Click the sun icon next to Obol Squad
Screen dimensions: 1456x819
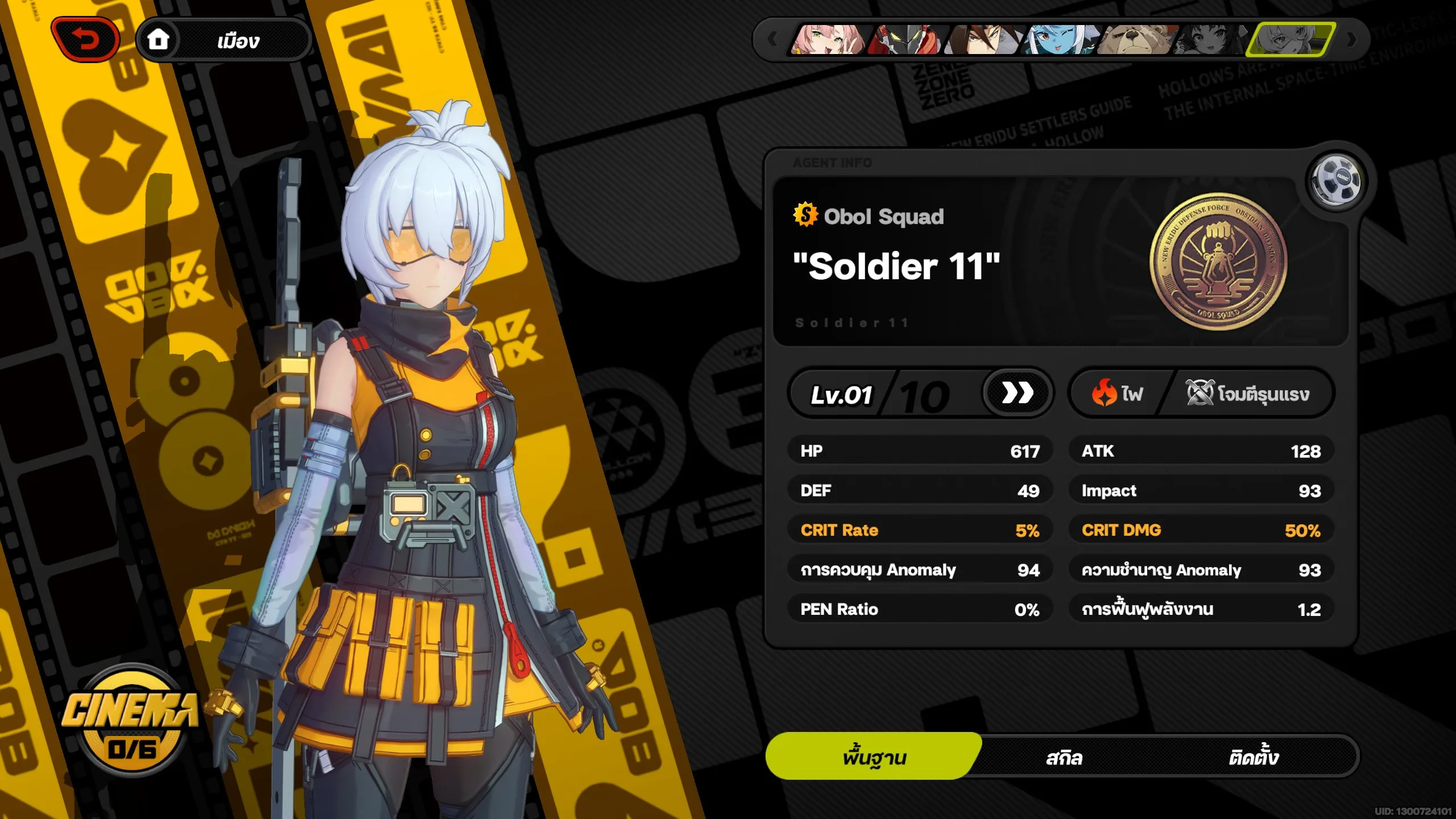pos(806,216)
